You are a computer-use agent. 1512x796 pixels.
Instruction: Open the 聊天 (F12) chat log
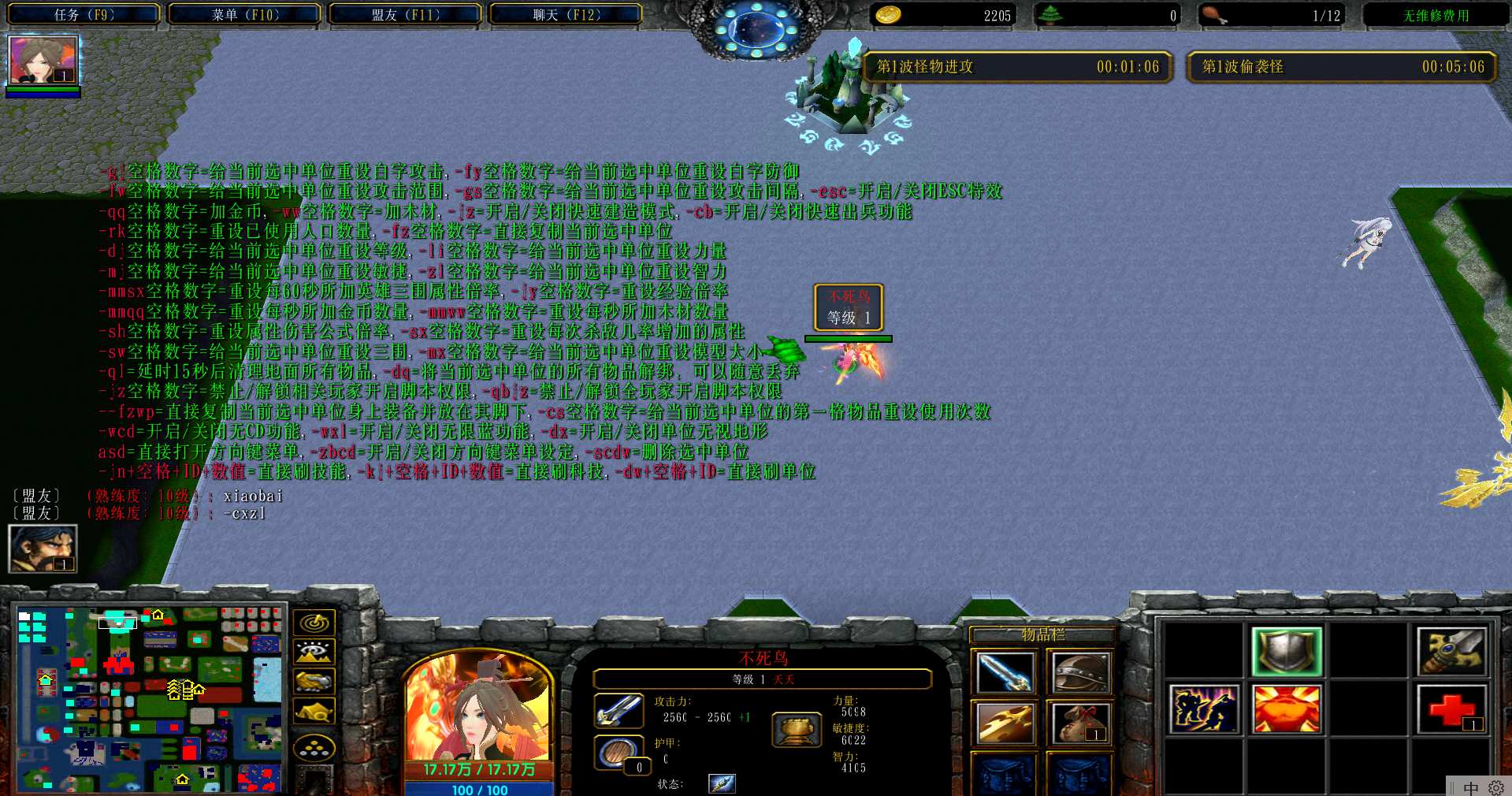click(566, 14)
